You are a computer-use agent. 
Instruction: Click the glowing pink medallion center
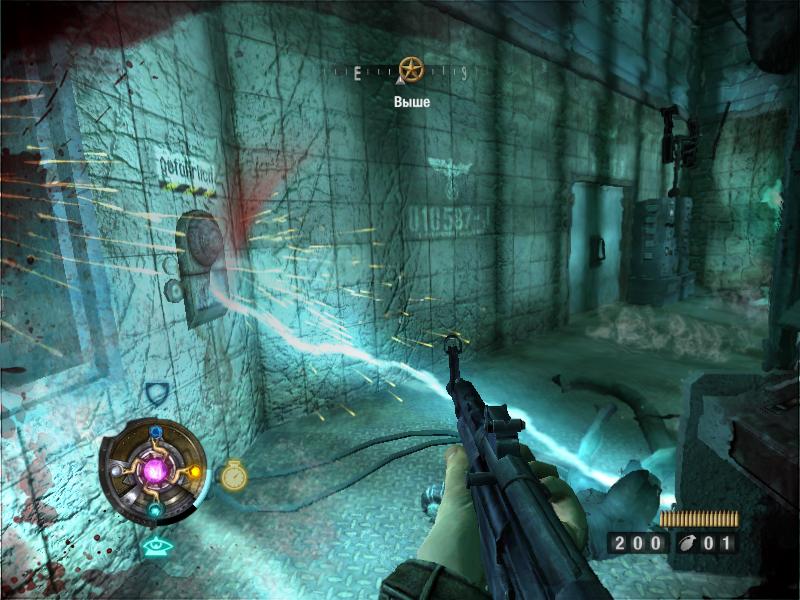(155, 469)
